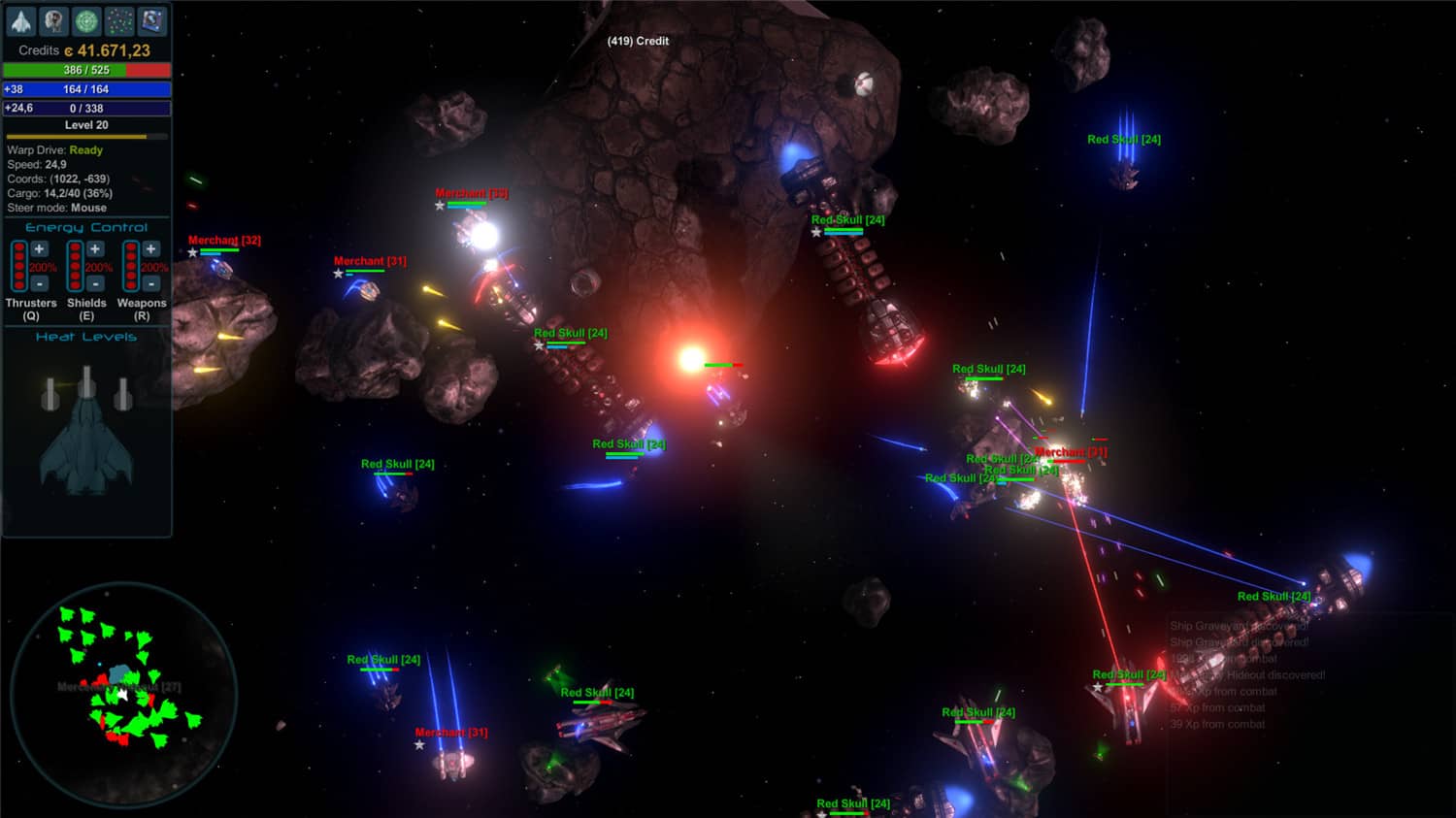The width and height of the screenshot is (1456, 818).
Task: Open the ship icon menu
Action: pos(21,20)
